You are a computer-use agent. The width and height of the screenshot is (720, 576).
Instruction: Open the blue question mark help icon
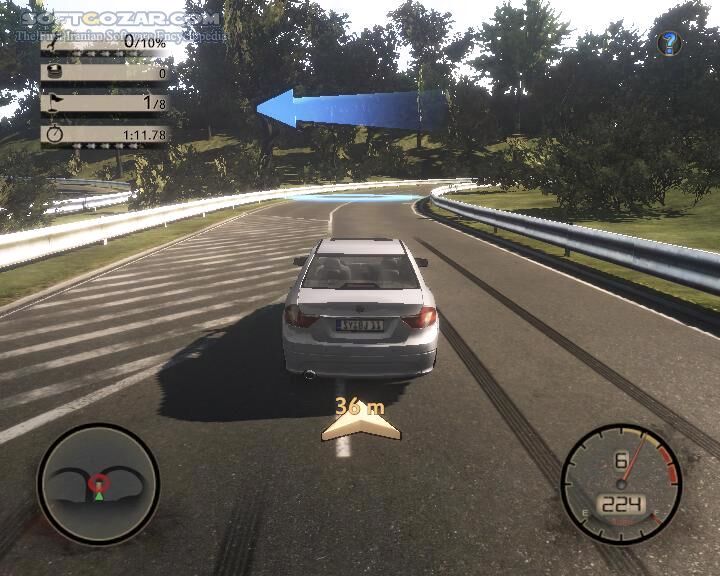point(670,43)
